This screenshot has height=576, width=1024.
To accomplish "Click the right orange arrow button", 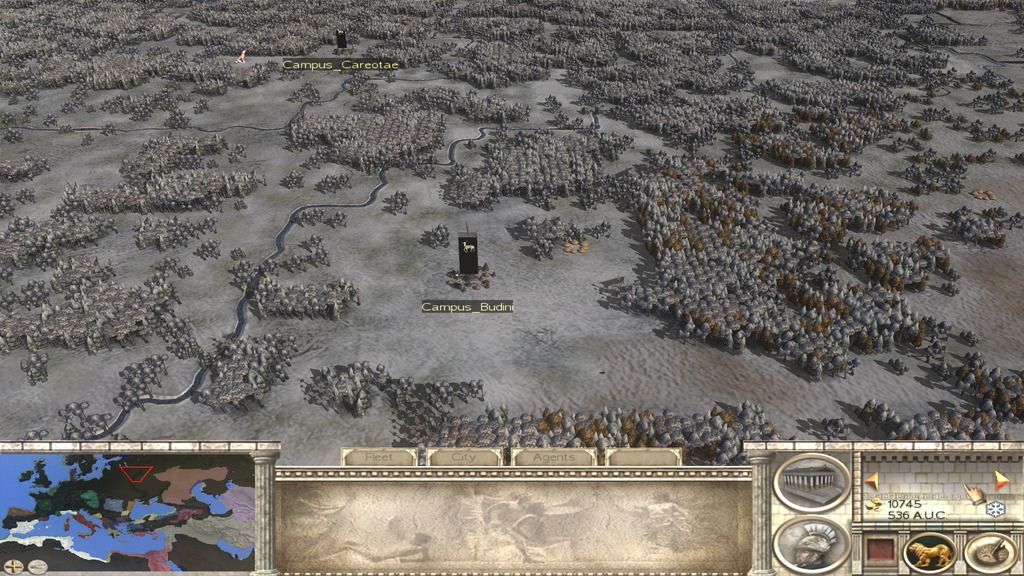I will pos(1000,478).
